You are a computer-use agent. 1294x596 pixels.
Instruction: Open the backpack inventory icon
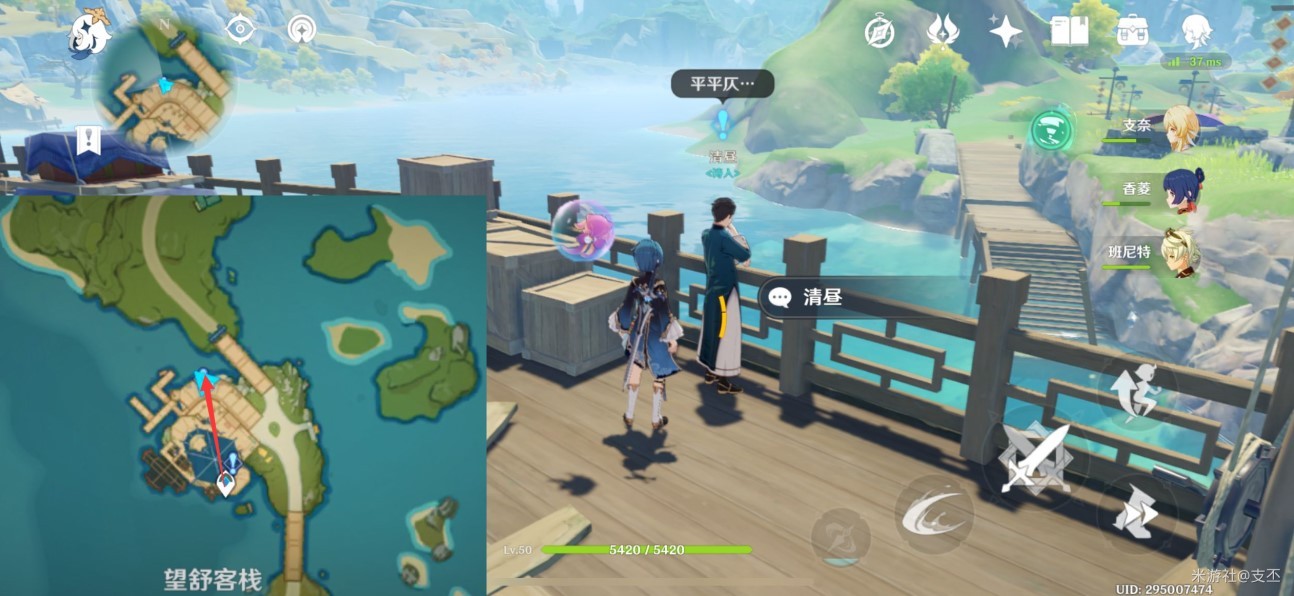coord(1132,32)
